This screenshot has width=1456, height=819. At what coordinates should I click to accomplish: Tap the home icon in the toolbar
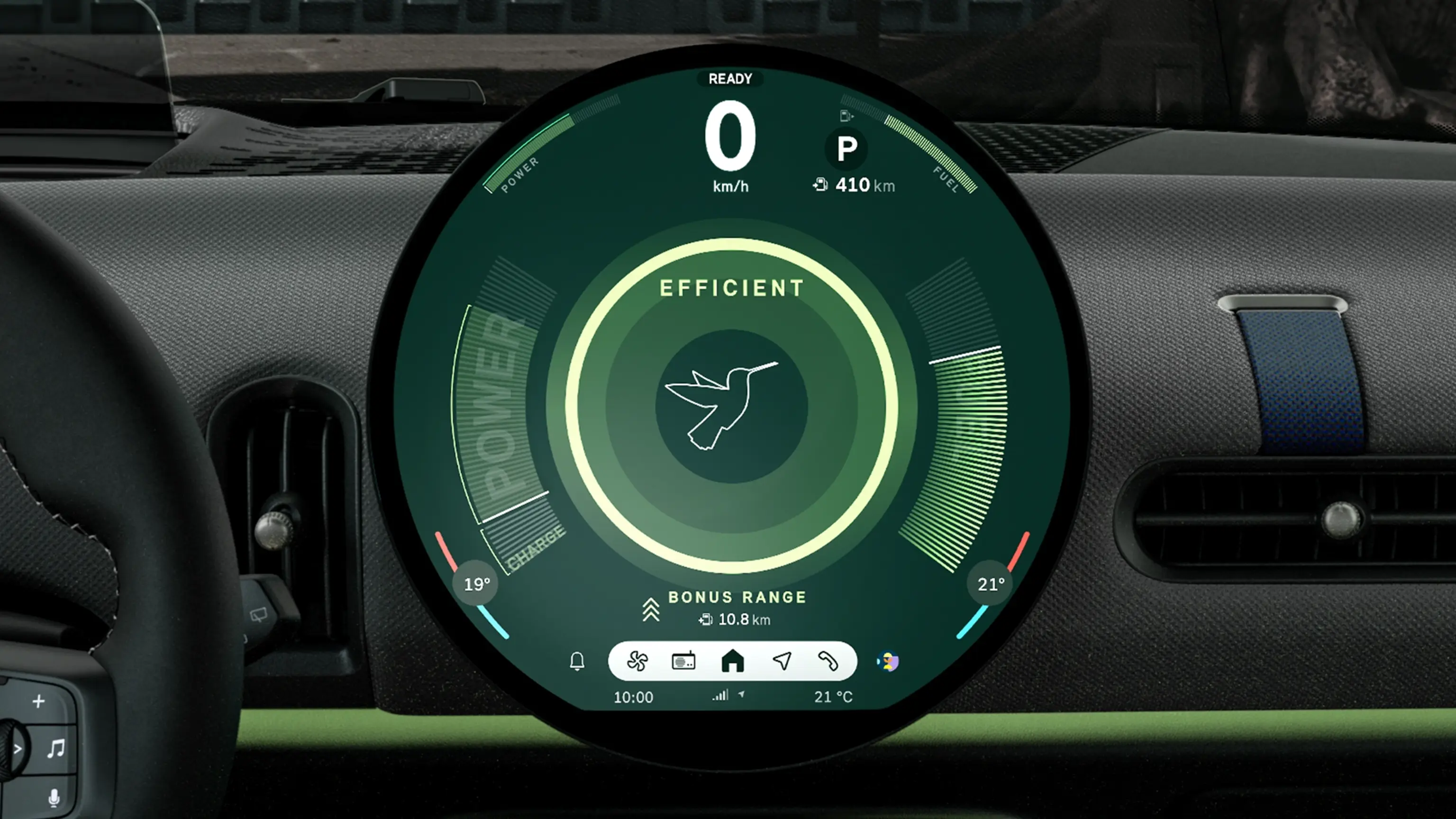[733, 661]
